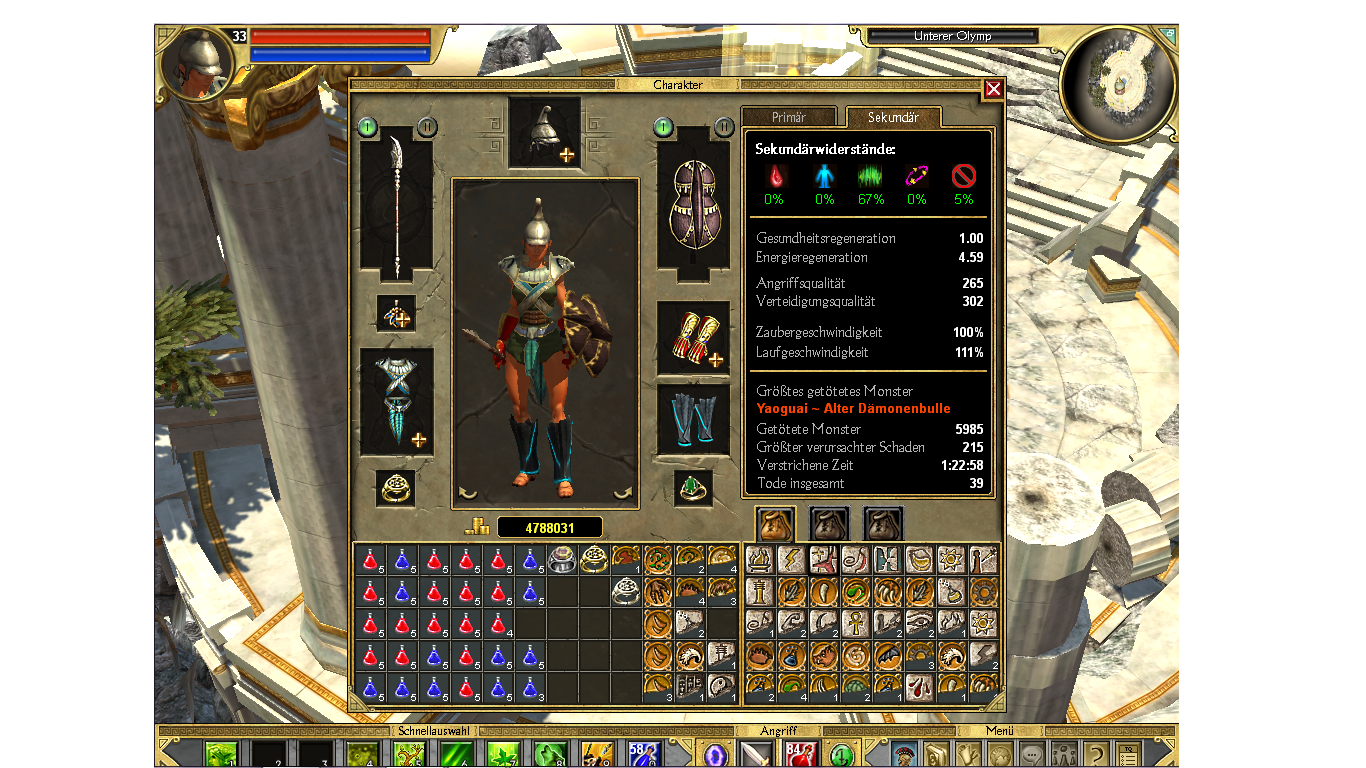Click the equipped amulet slot

tap(397, 313)
